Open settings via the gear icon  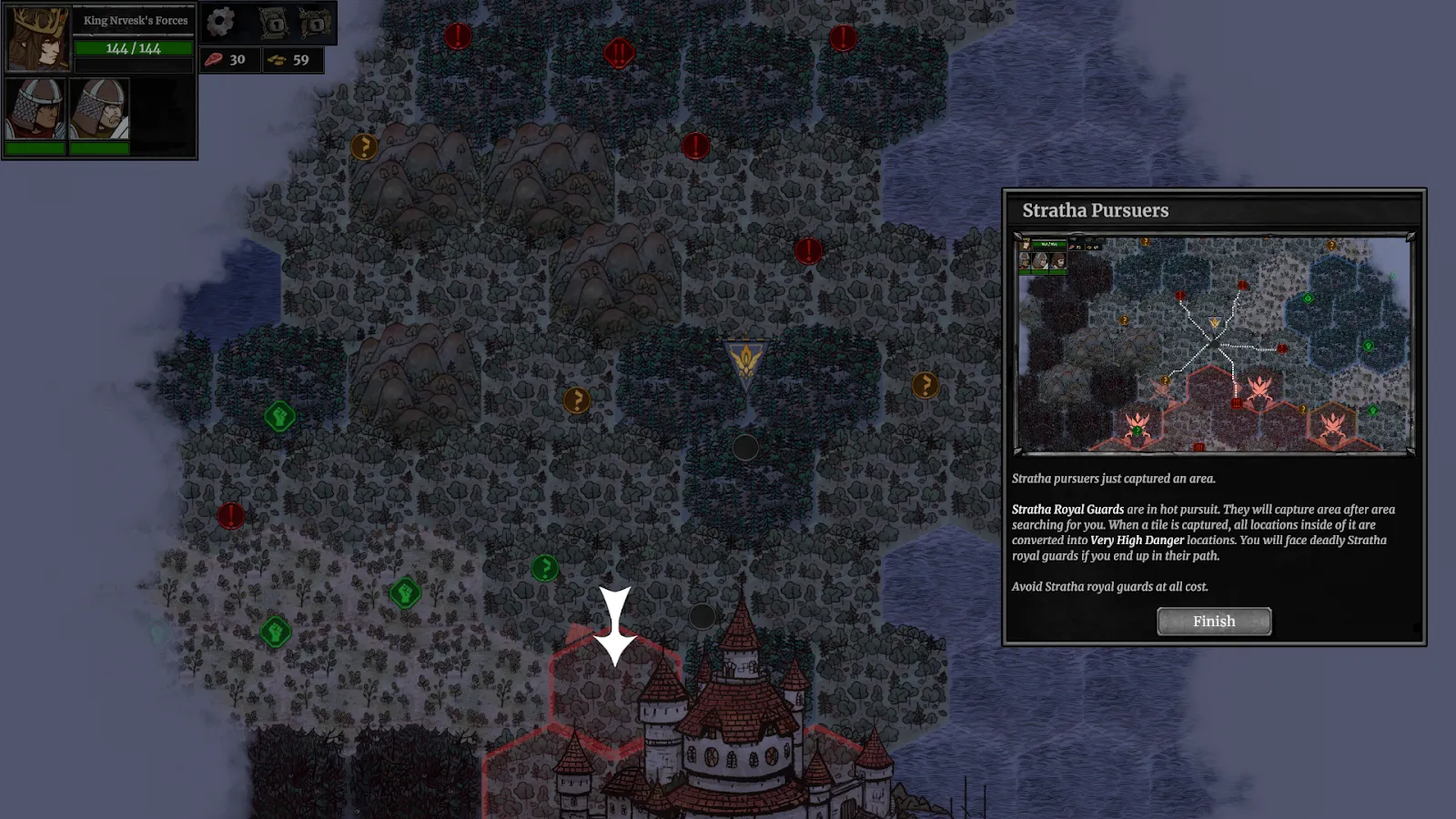click(220, 22)
